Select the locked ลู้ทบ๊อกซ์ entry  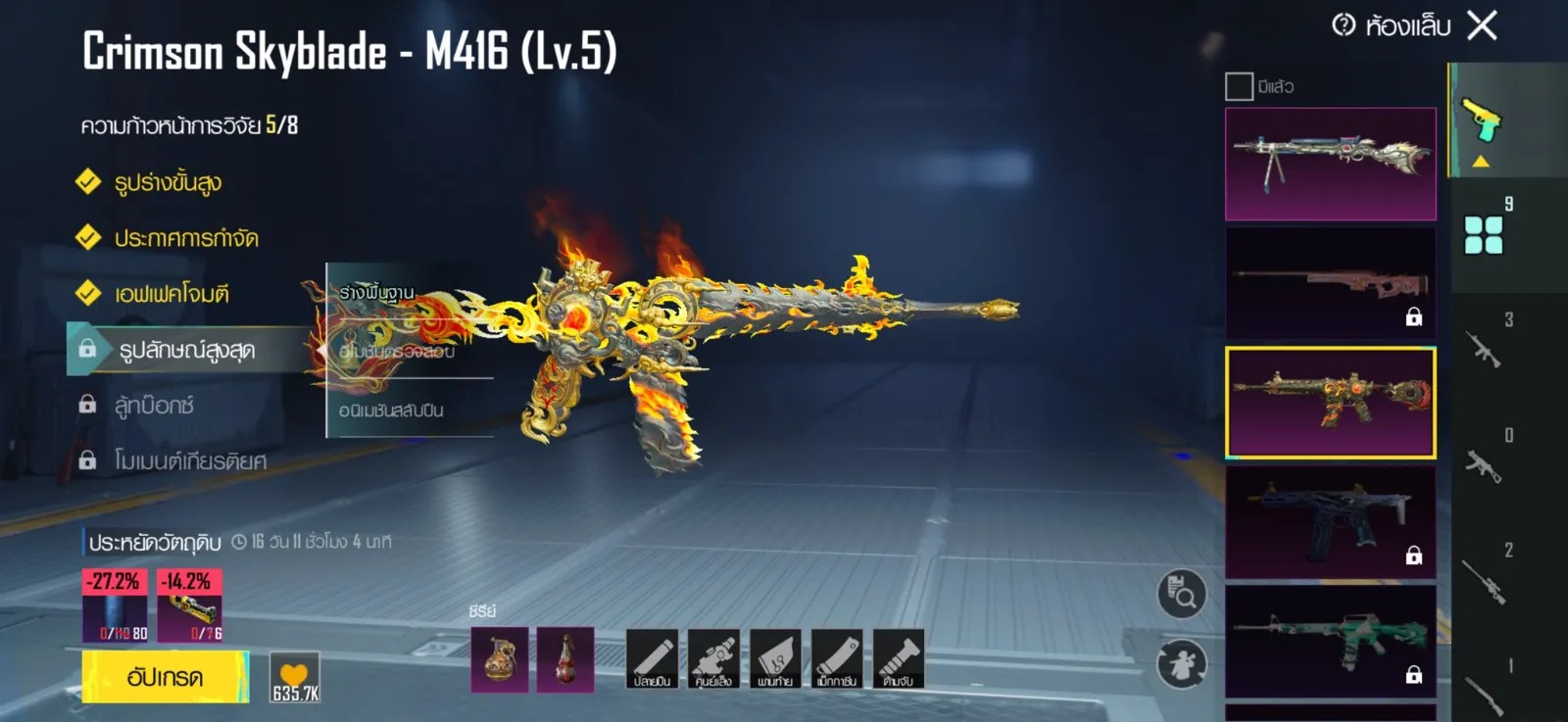point(154,406)
